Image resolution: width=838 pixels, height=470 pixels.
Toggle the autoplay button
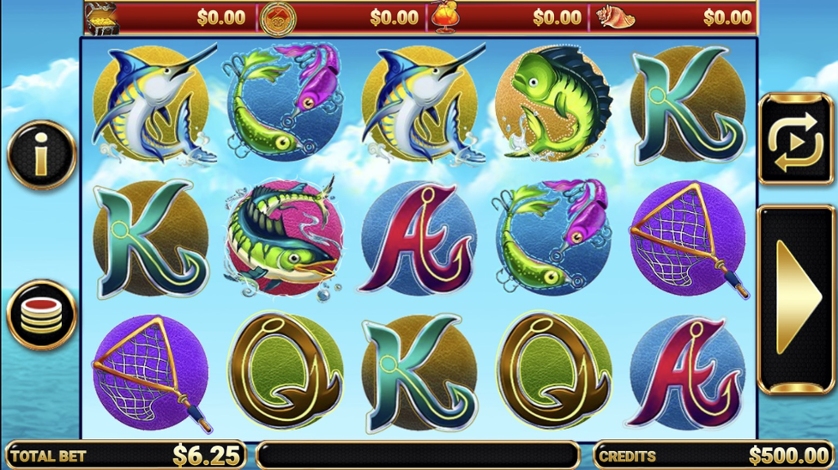tap(796, 139)
